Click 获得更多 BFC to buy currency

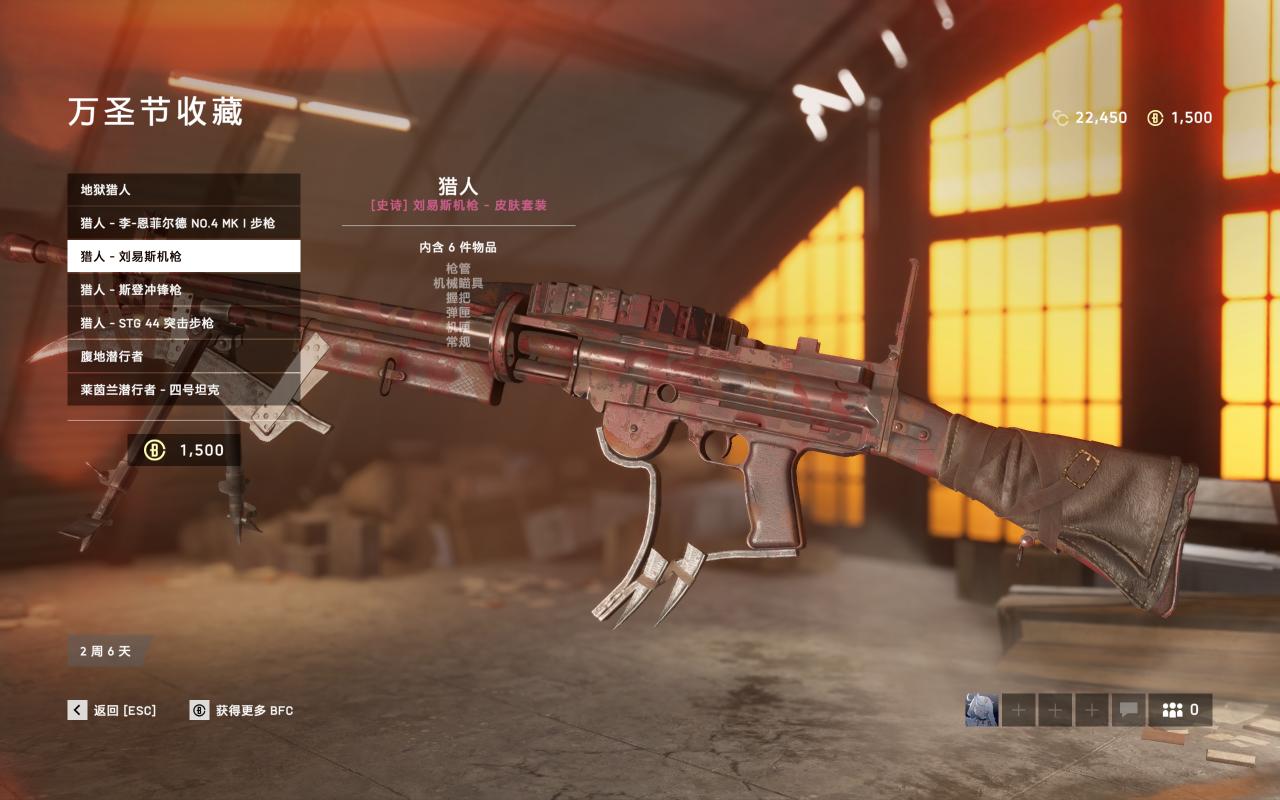(241, 710)
